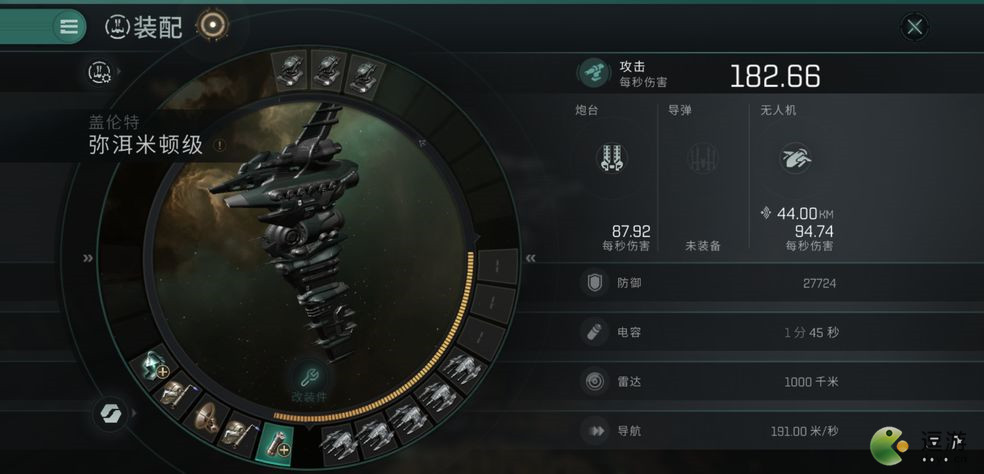This screenshot has width=984, height=474.
Task: Close the fitting screen
Action: point(914,27)
